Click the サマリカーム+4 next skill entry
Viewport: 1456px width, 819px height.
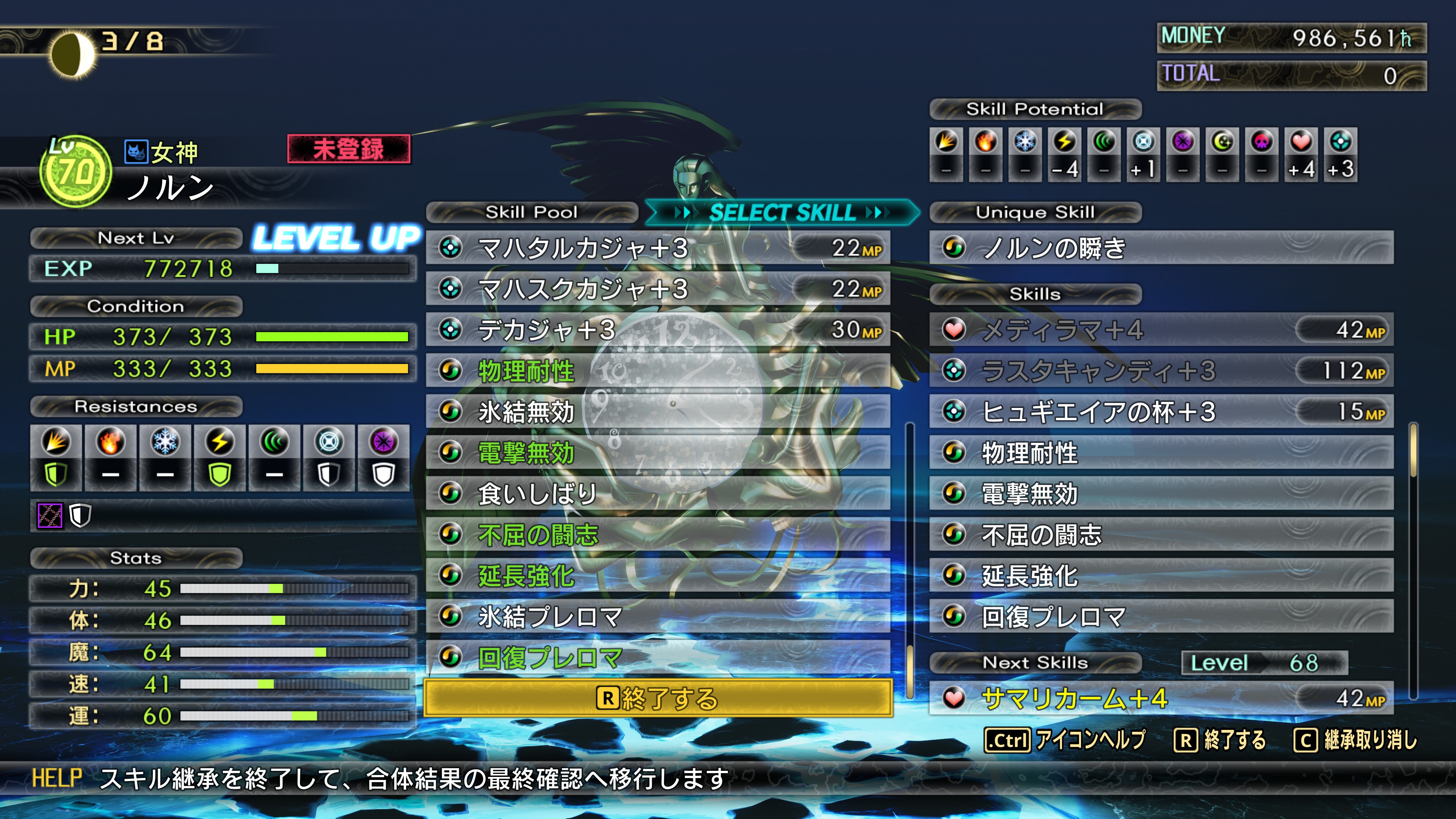tap(1161, 698)
